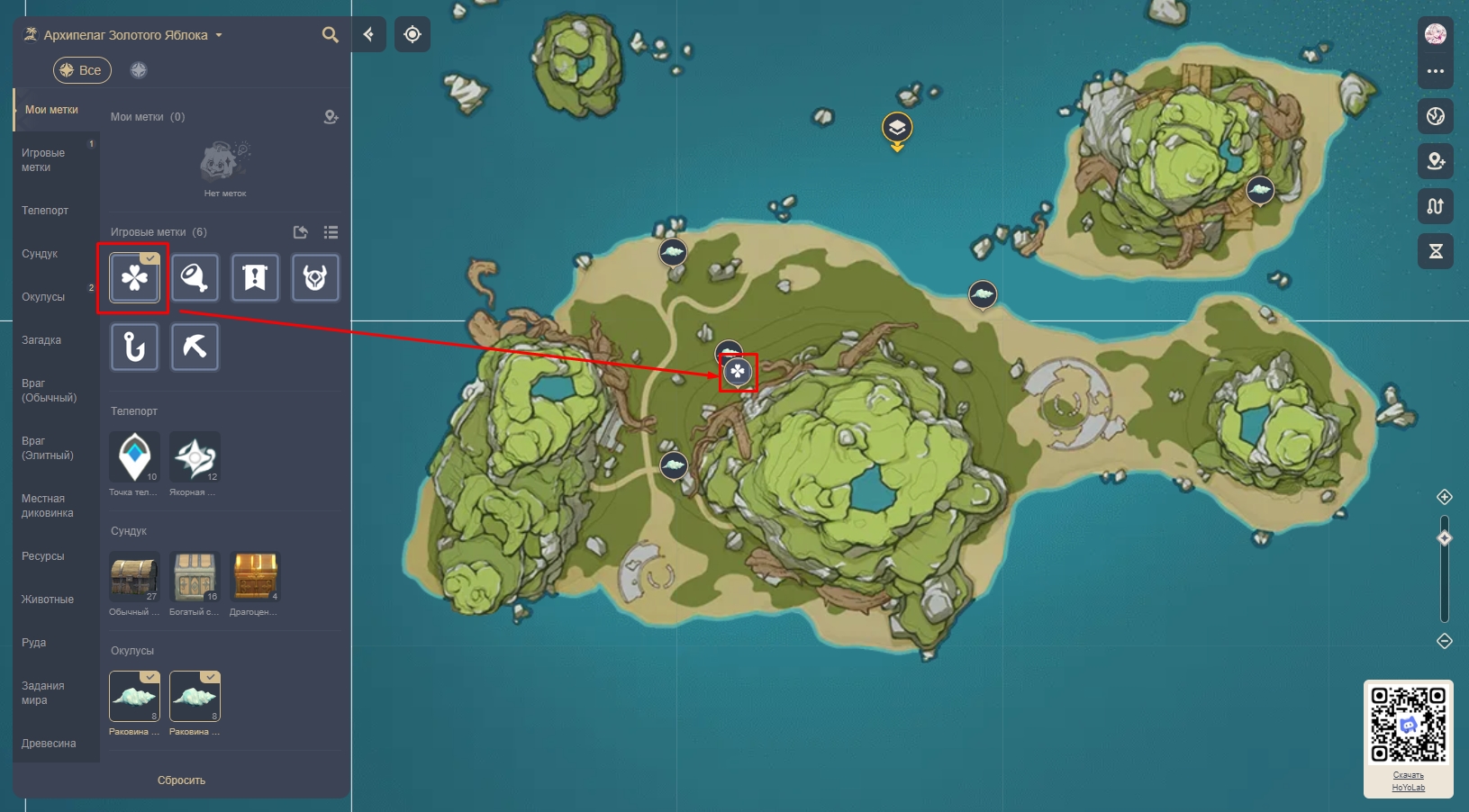The image size is (1469, 812).
Task: Click the search magnifier icon
Action: coord(331,35)
